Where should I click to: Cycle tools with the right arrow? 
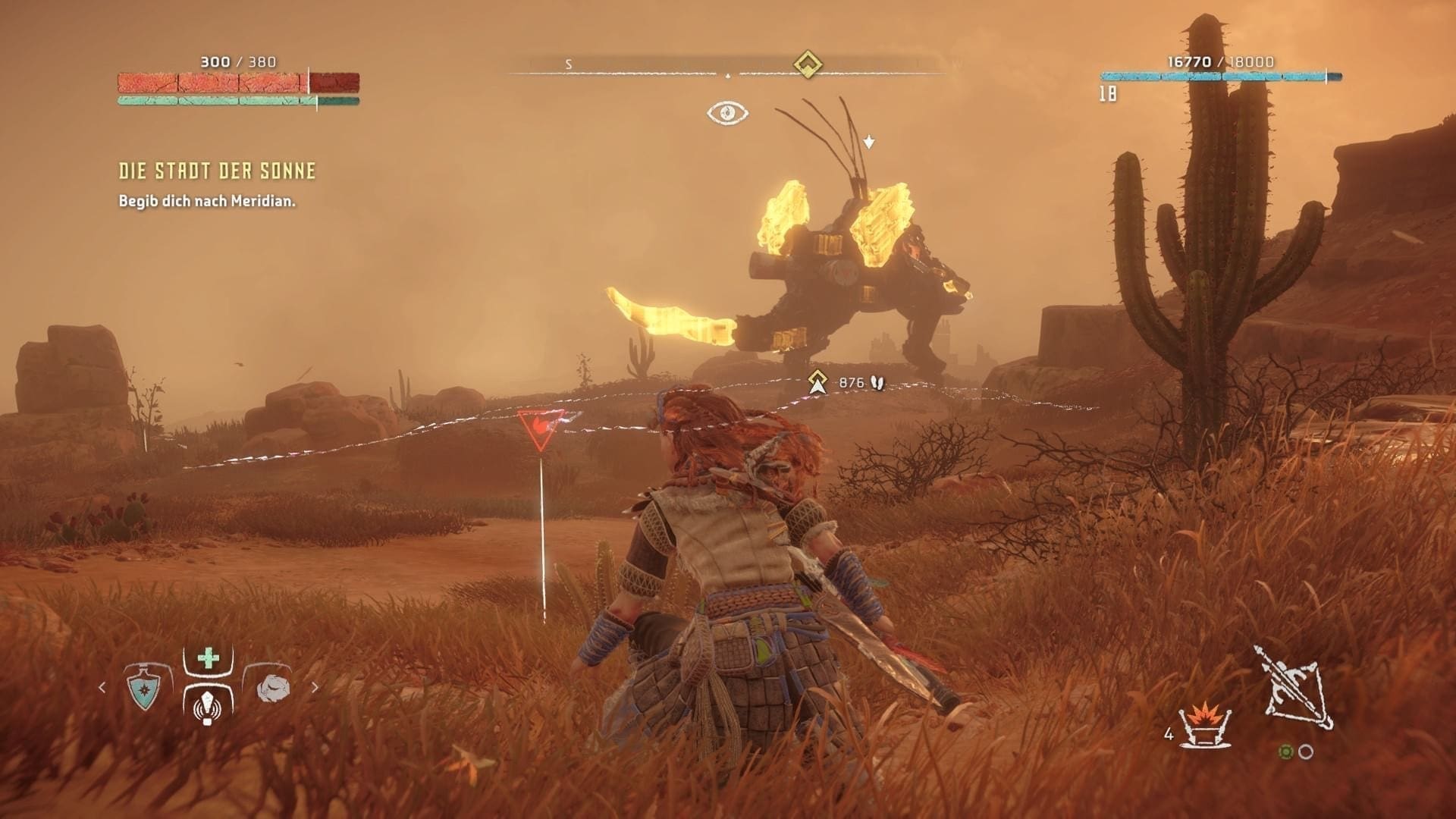(x=315, y=688)
